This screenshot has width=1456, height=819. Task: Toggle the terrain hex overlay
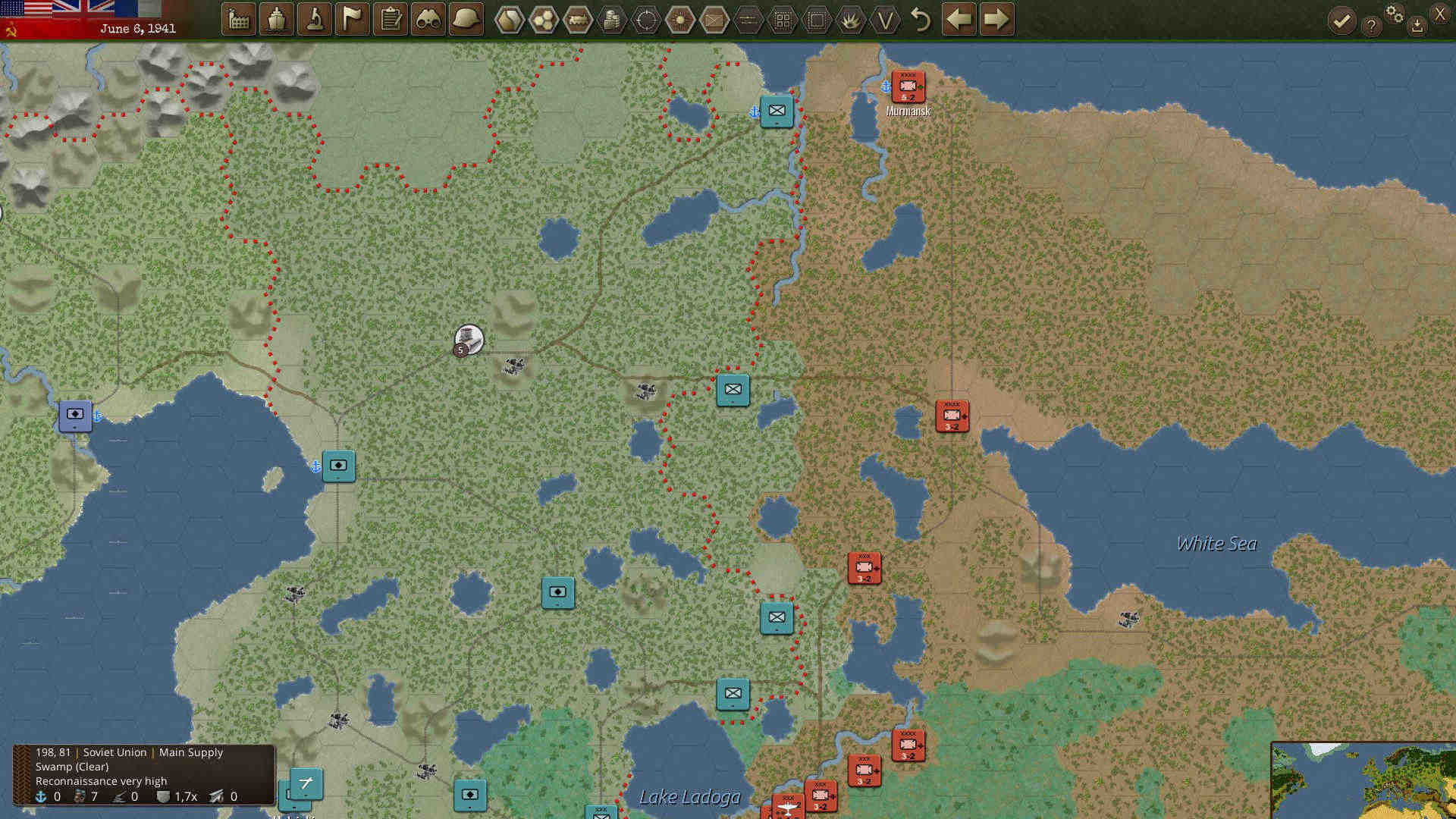(x=544, y=20)
